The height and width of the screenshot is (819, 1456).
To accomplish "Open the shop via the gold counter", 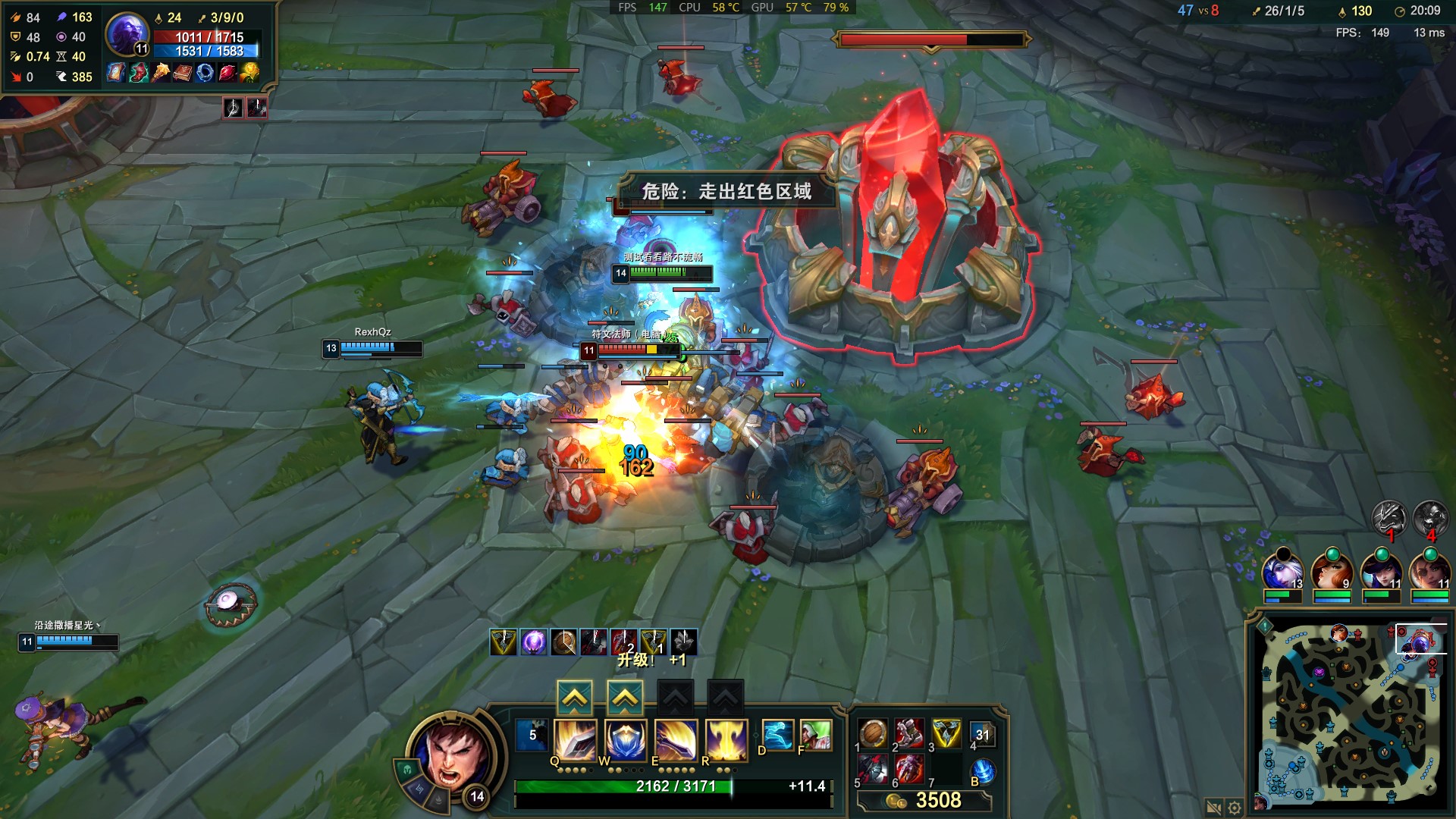I will 925,801.
